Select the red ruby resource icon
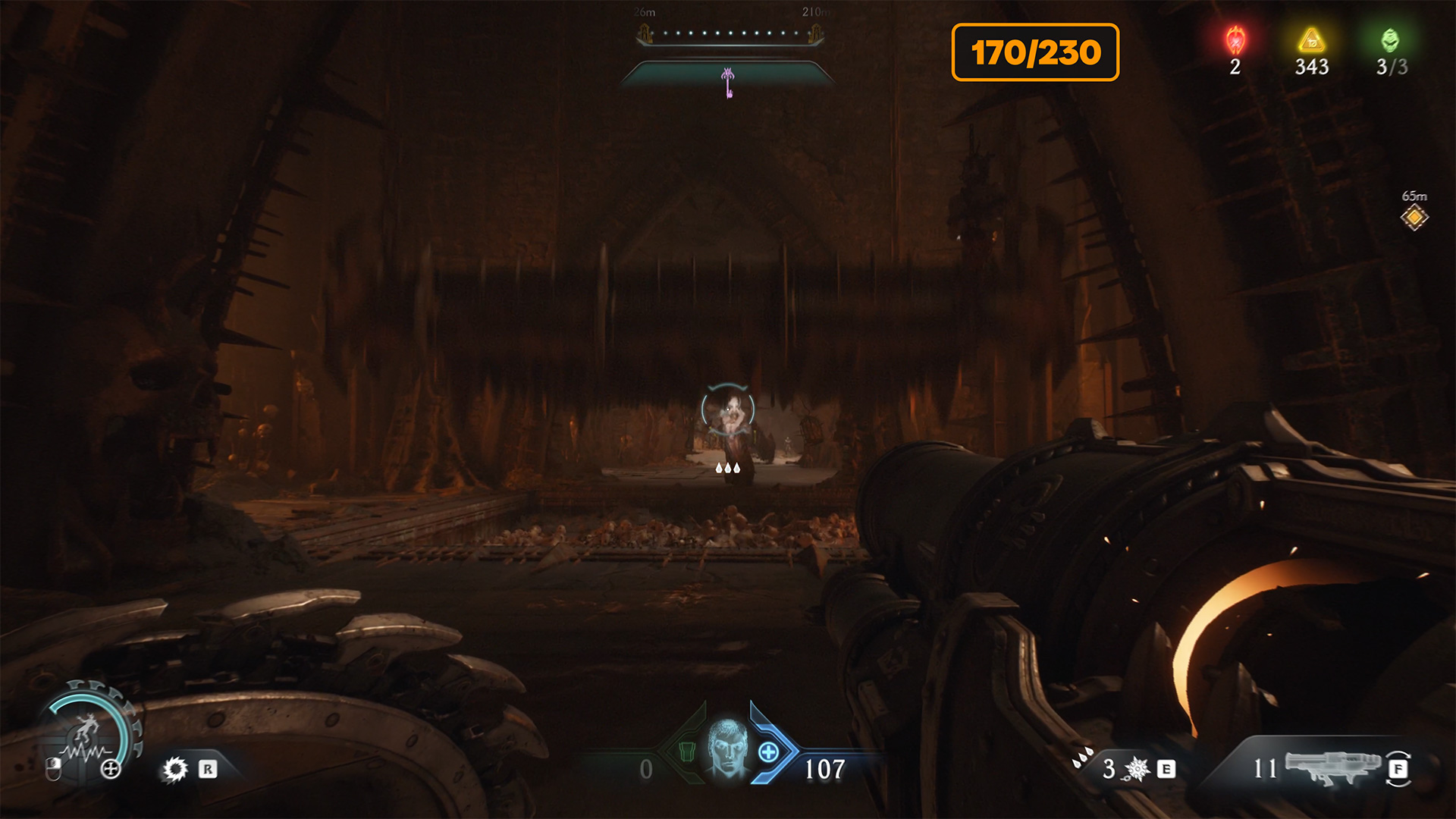The height and width of the screenshot is (819, 1456). pos(1235,40)
